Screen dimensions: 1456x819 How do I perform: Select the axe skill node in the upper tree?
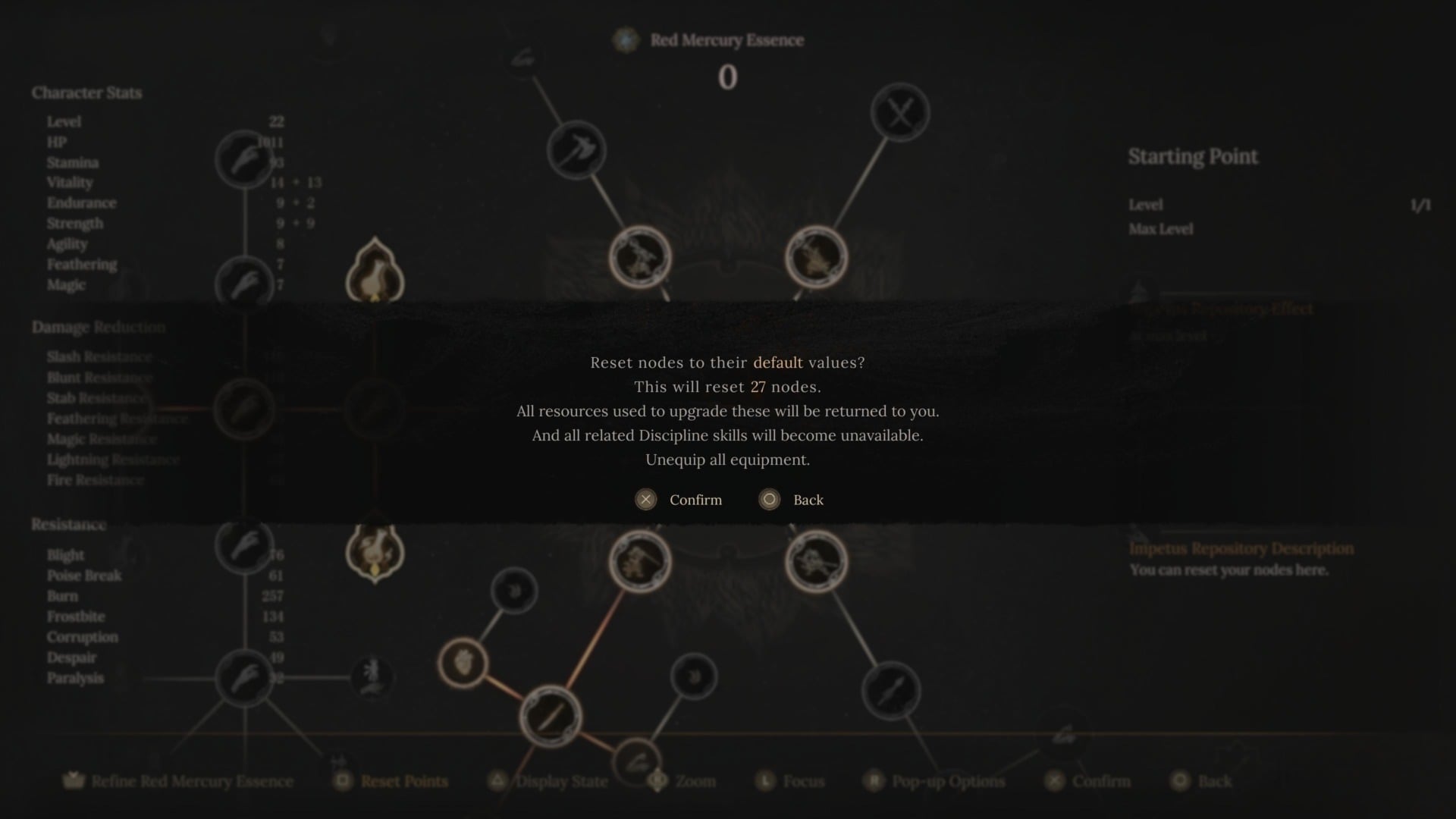coord(576,150)
